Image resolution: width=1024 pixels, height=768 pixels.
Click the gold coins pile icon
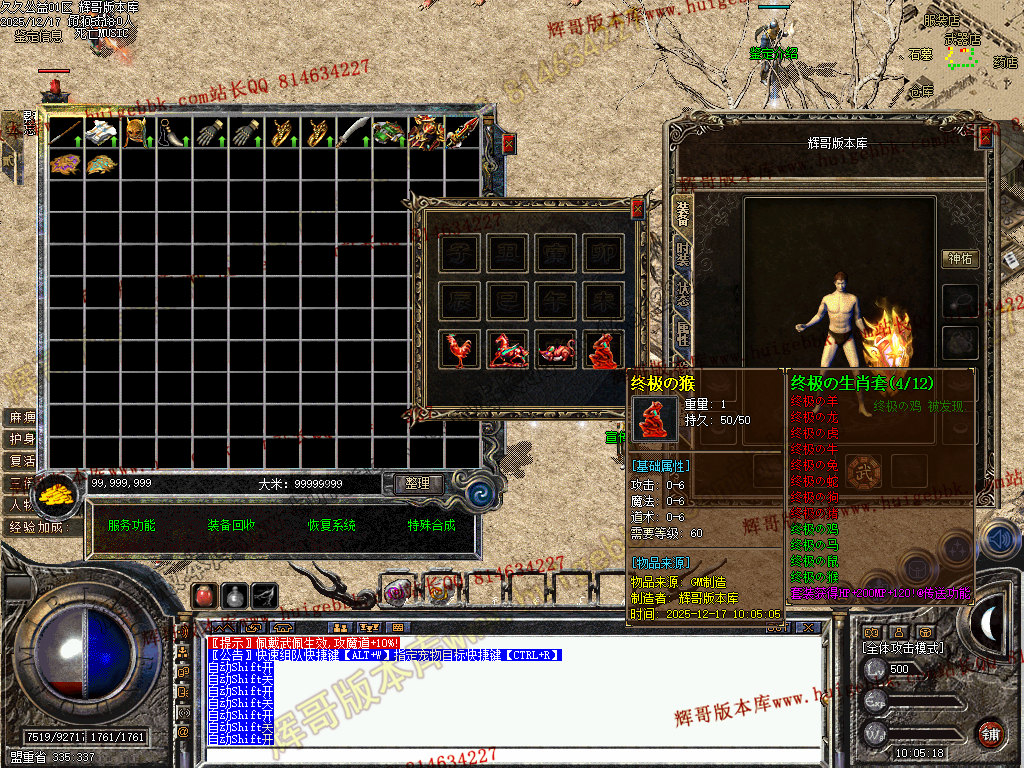(x=58, y=495)
